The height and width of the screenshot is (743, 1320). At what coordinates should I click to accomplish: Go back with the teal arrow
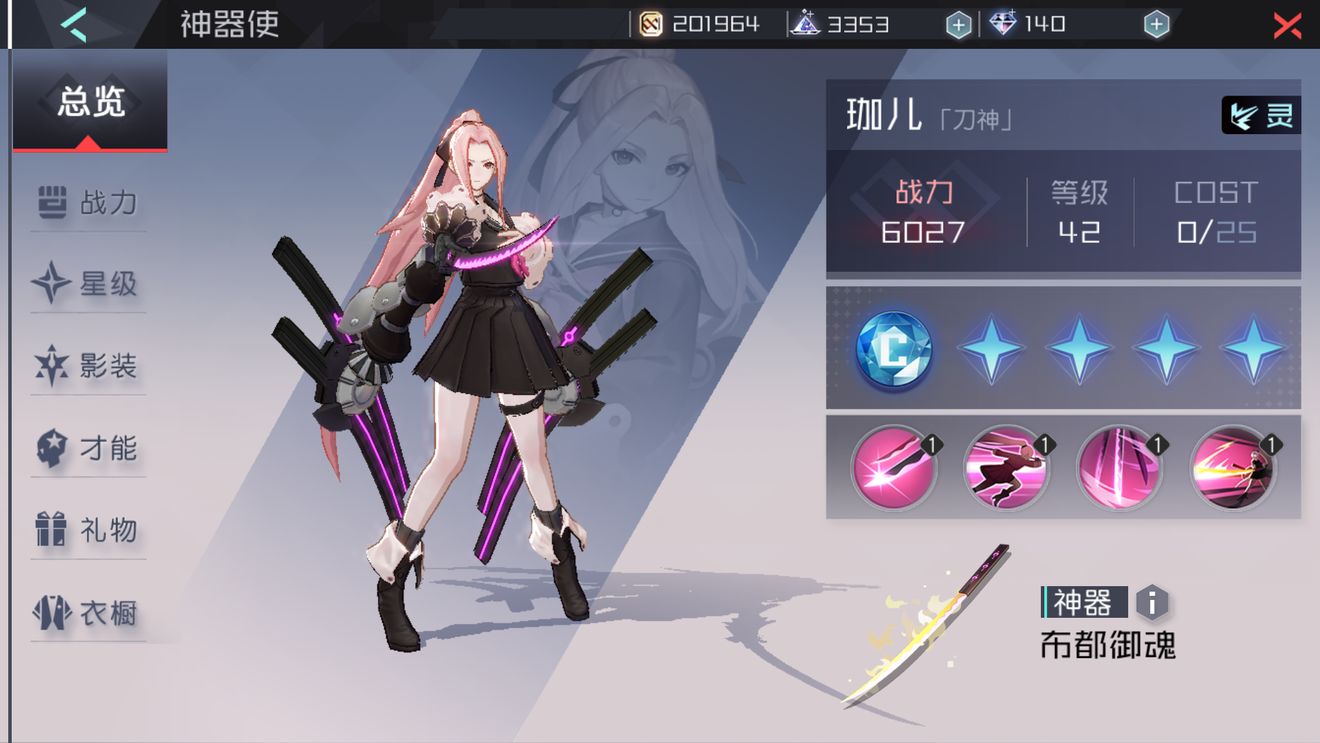(73, 24)
